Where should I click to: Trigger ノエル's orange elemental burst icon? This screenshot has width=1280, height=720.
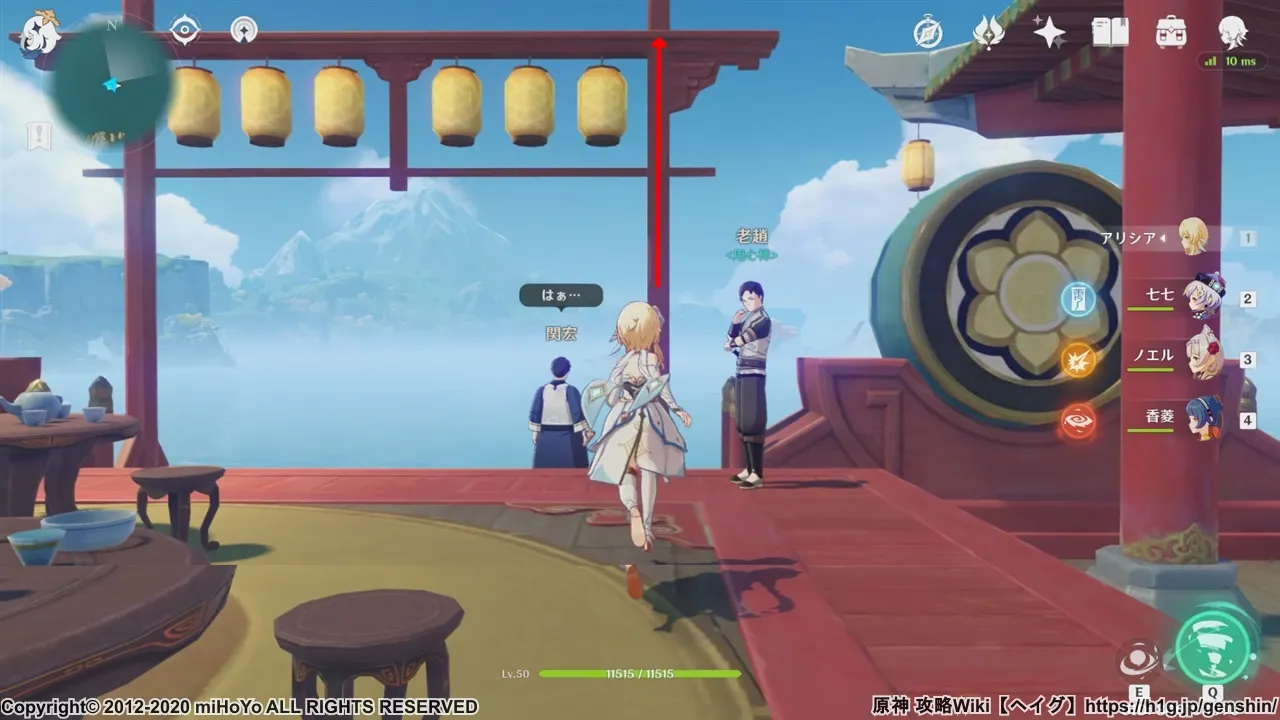click(x=1078, y=359)
